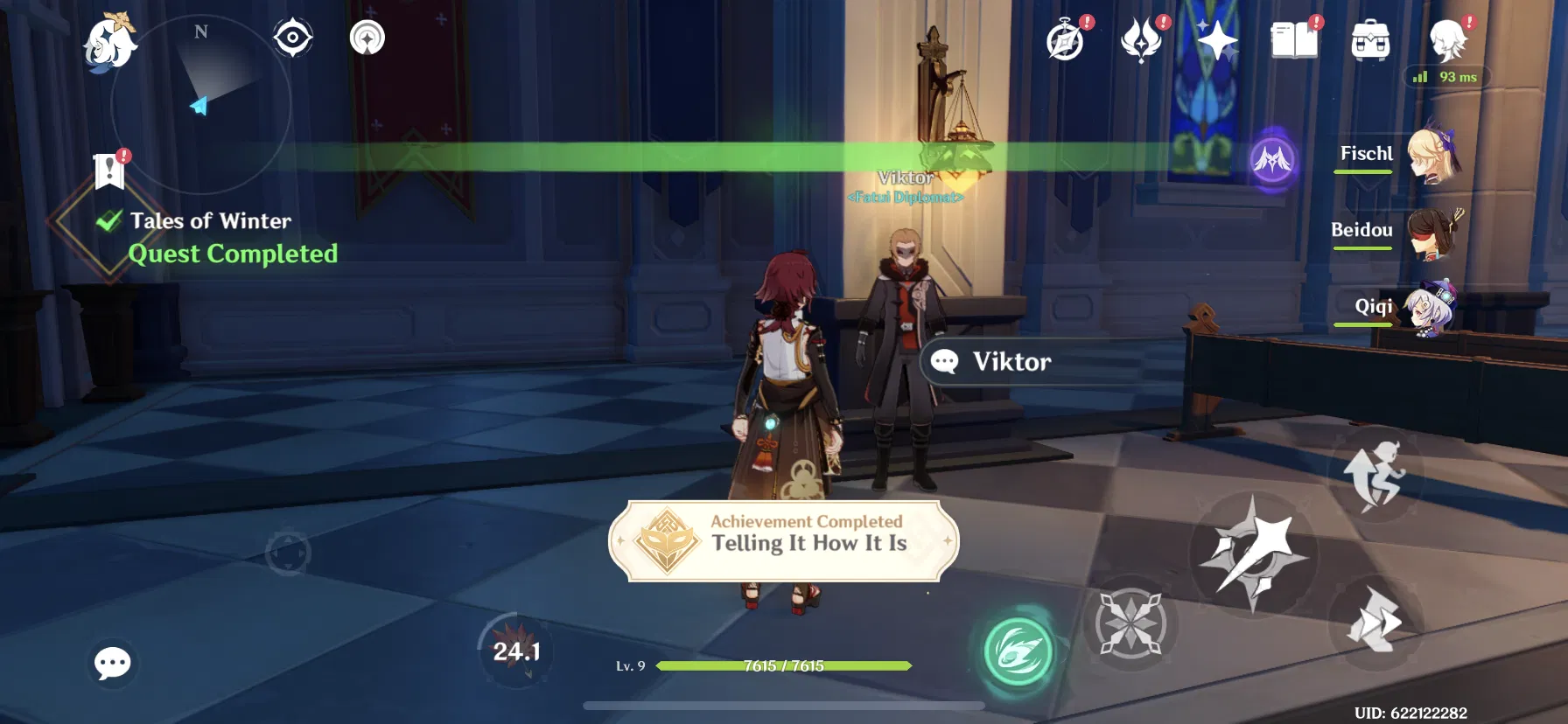Click the Lv. 9 EXP progress bar
The image size is (1568, 724).
[783, 666]
